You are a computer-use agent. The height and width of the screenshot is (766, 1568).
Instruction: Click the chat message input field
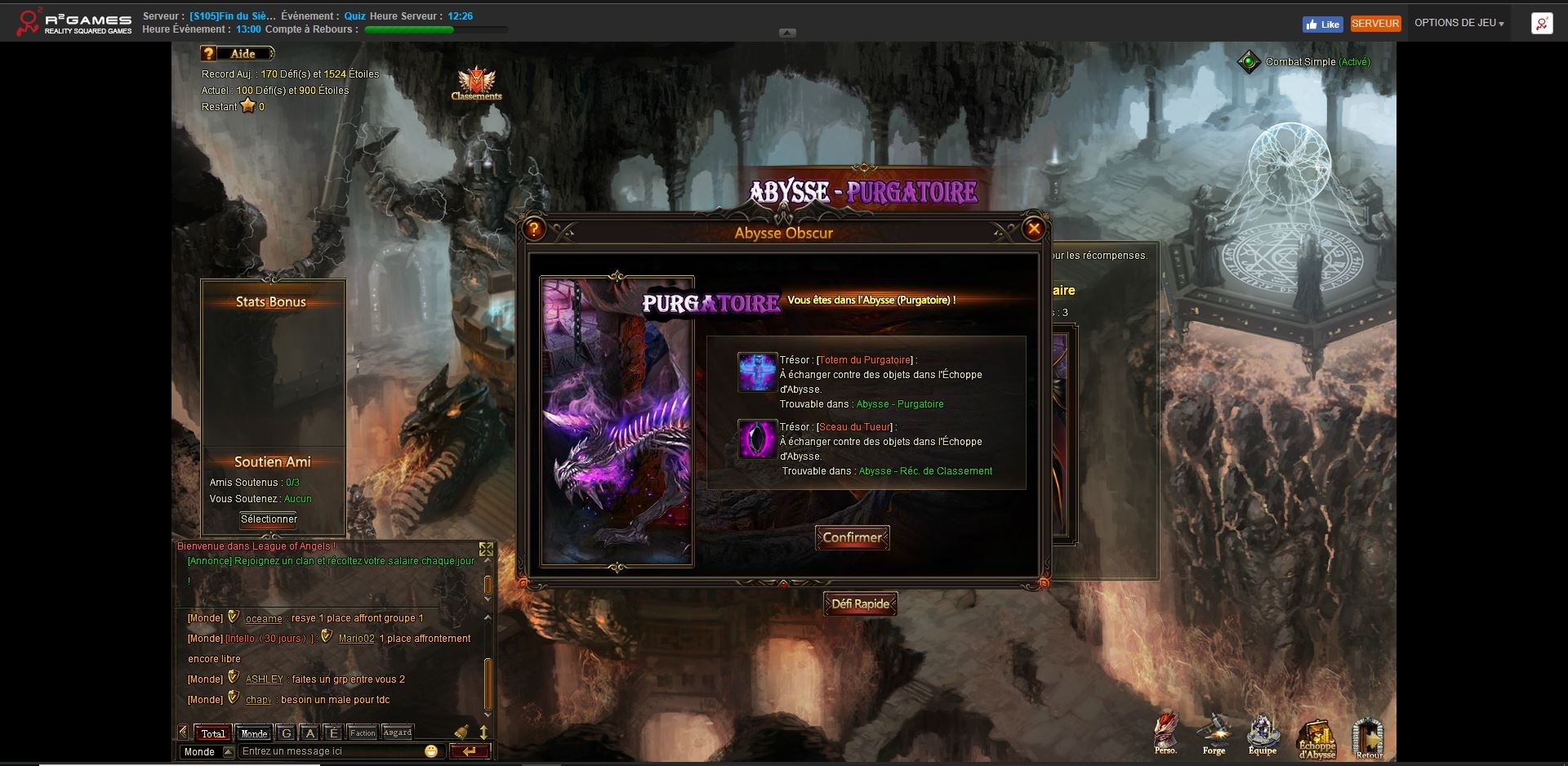tap(331, 751)
